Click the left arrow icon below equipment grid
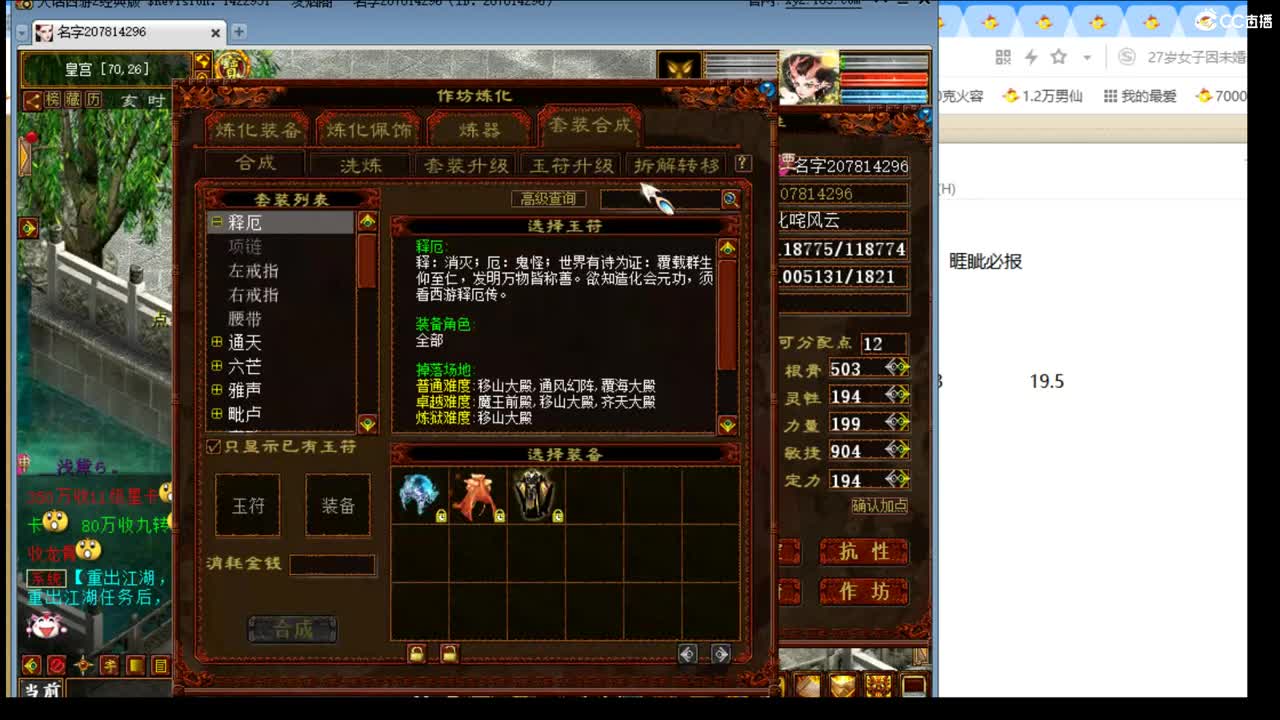 [686, 653]
